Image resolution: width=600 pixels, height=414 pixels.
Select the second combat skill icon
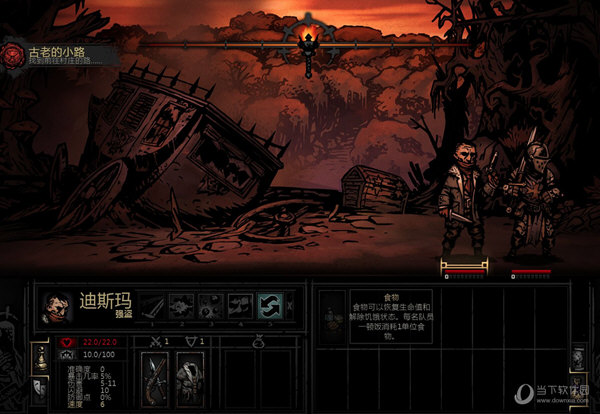182,306
